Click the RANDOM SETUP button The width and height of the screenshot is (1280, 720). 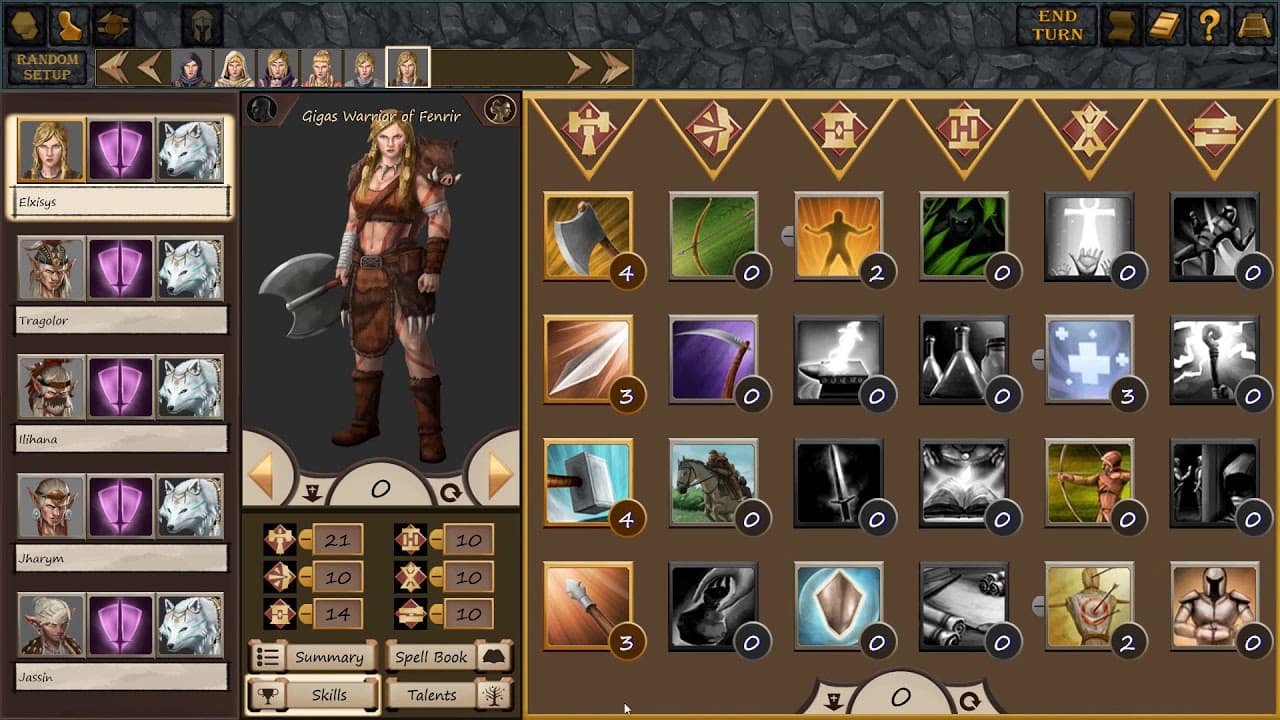point(47,66)
